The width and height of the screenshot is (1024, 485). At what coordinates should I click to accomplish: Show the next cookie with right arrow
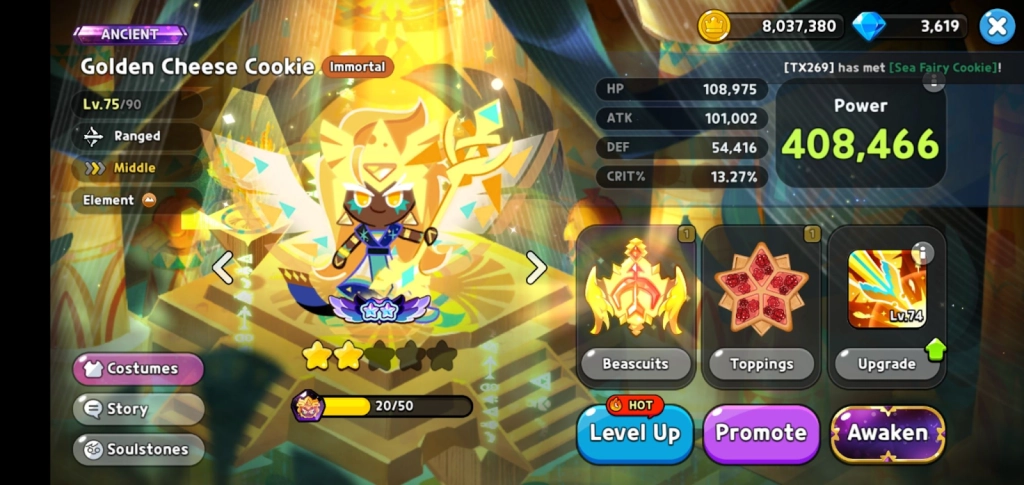point(537,267)
